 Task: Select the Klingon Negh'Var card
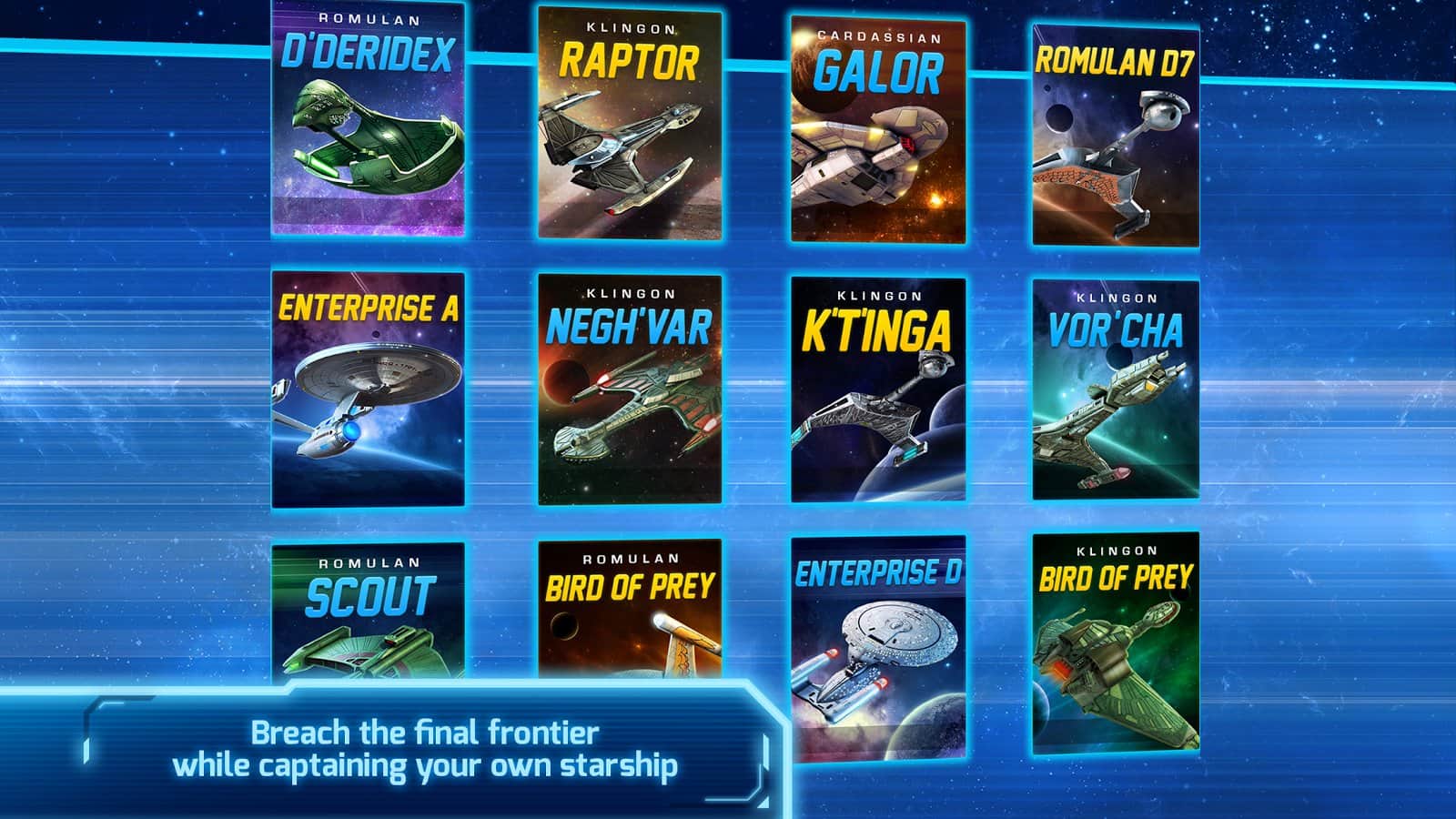click(x=630, y=389)
